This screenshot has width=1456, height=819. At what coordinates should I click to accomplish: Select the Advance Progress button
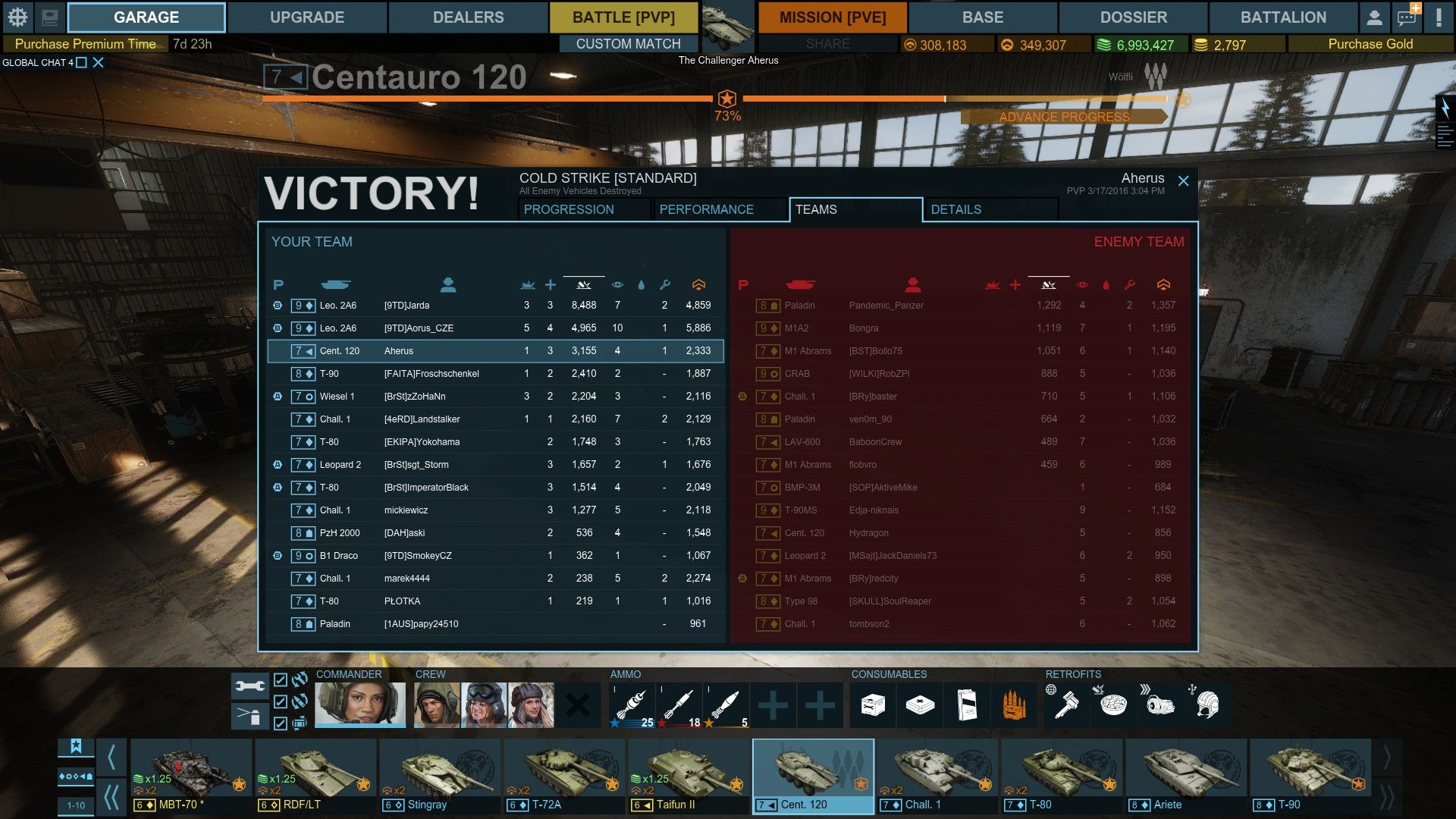(x=1063, y=117)
